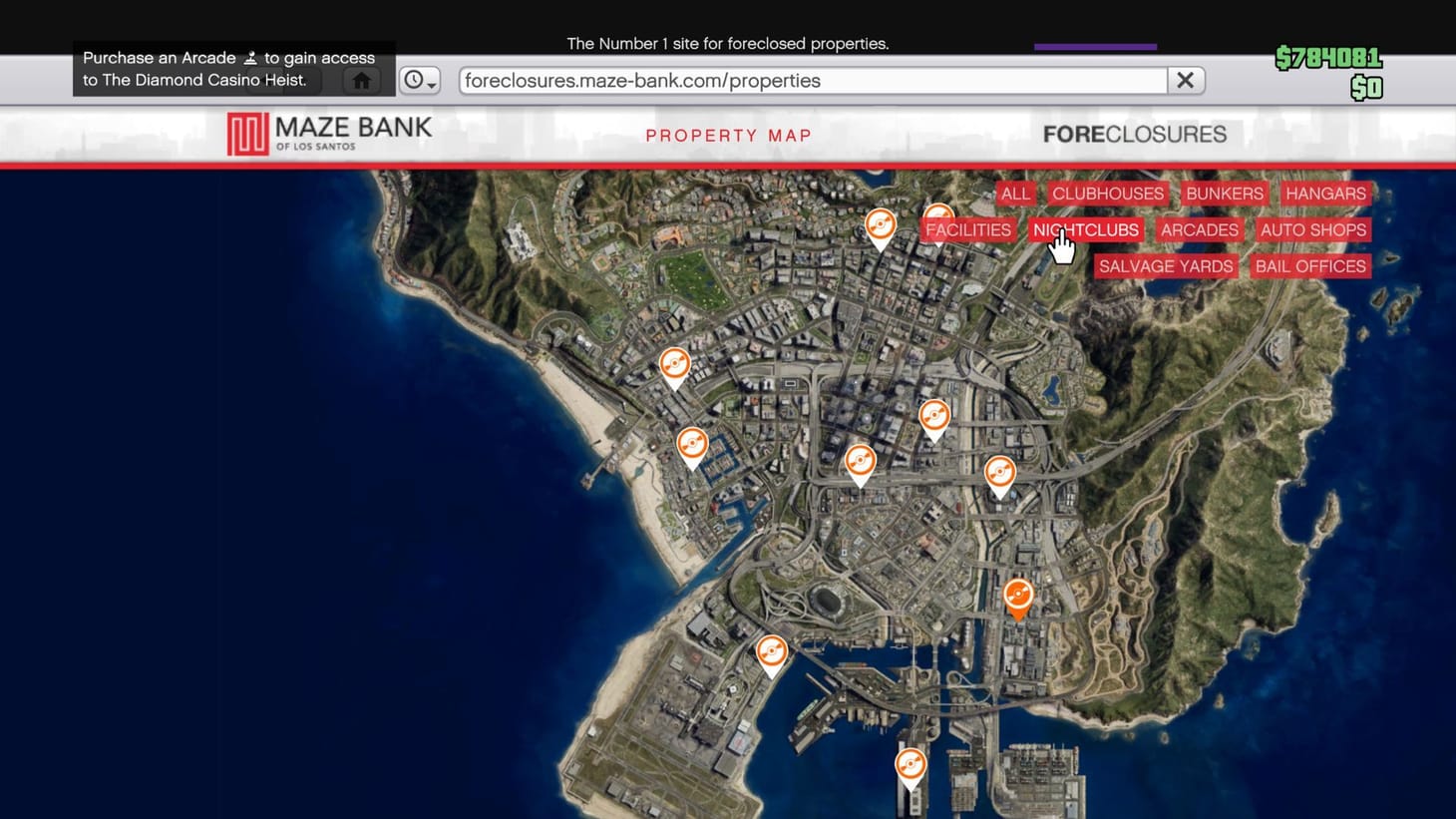The width and height of the screenshot is (1456, 819).
Task: Toggle the BUNKERS property filter
Action: pyautogui.click(x=1225, y=194)
